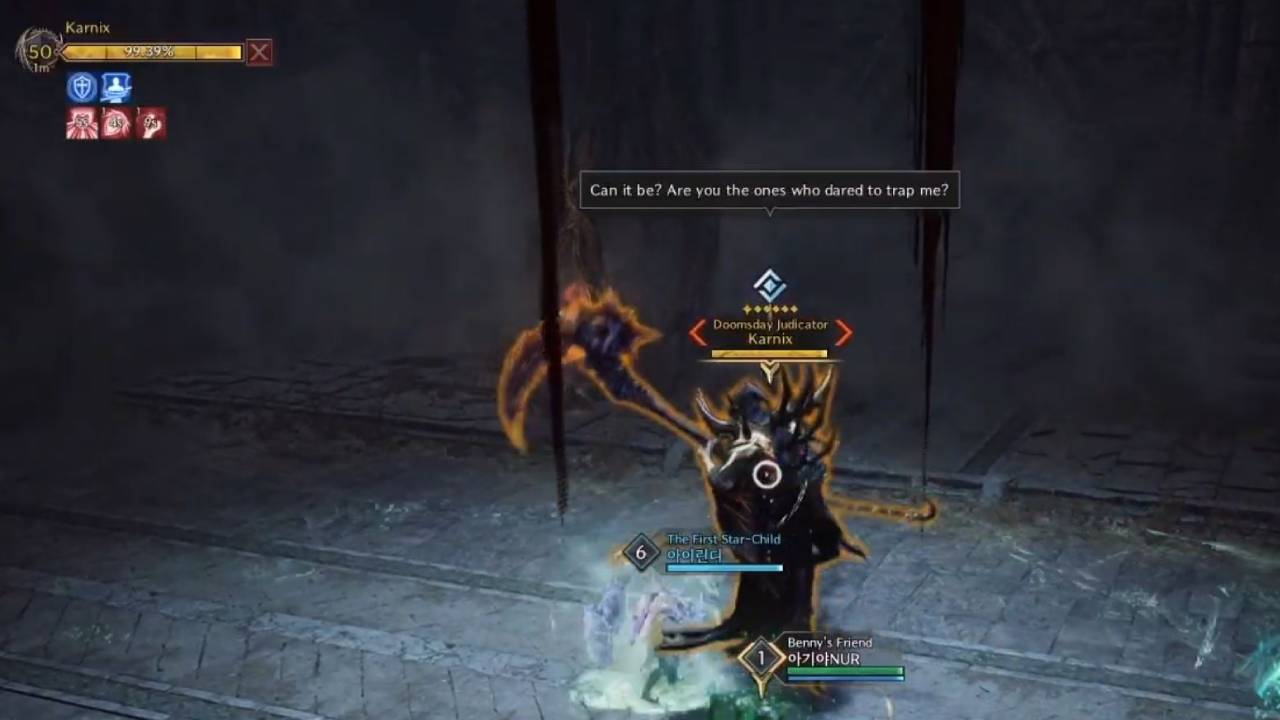1280x720 pixels.
Task: Dismiss the Karnix target frame with the X button
Action: click(x=259, y=52)
